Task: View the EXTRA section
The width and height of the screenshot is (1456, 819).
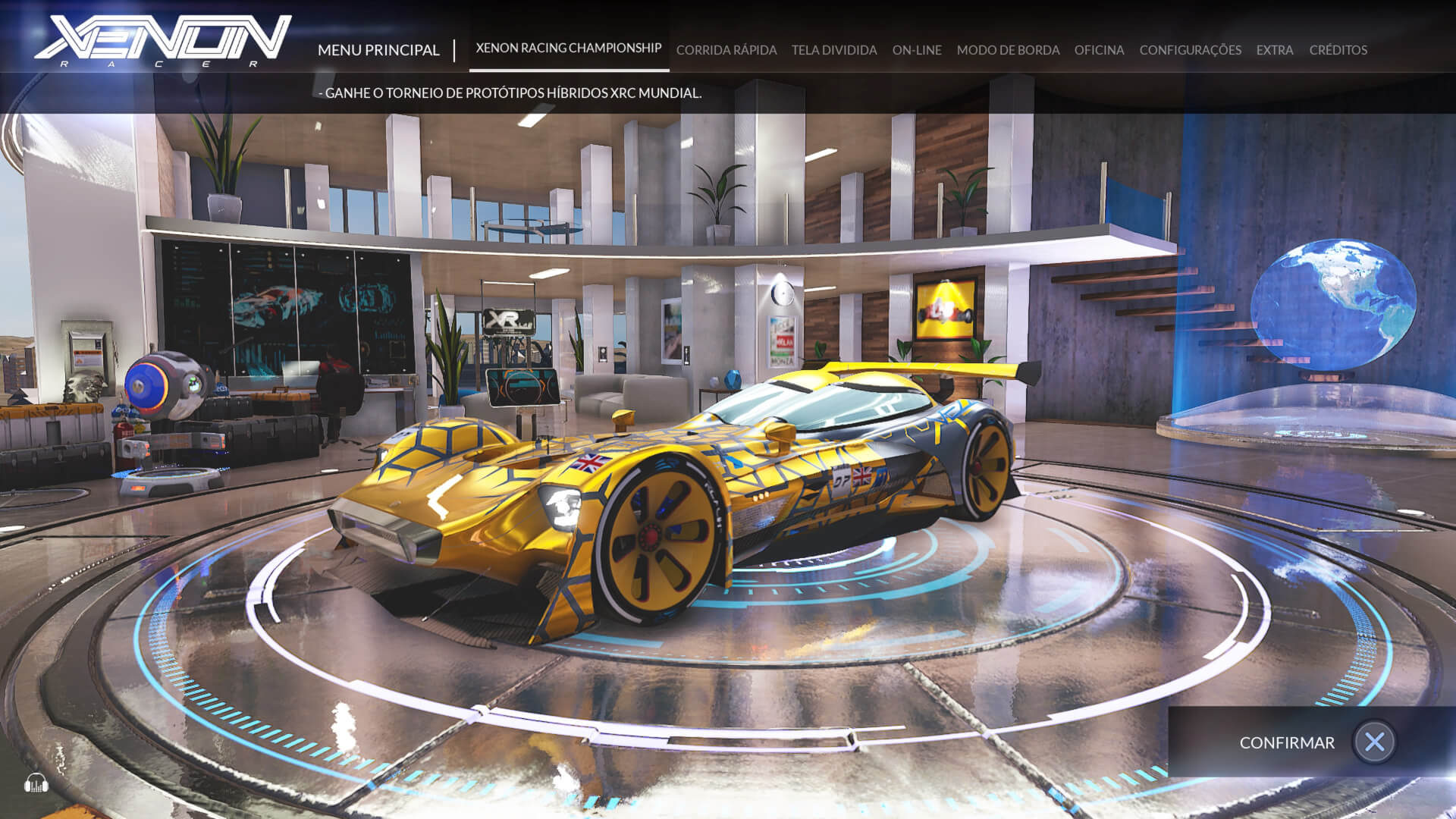Action: (x=1274, y=50)
